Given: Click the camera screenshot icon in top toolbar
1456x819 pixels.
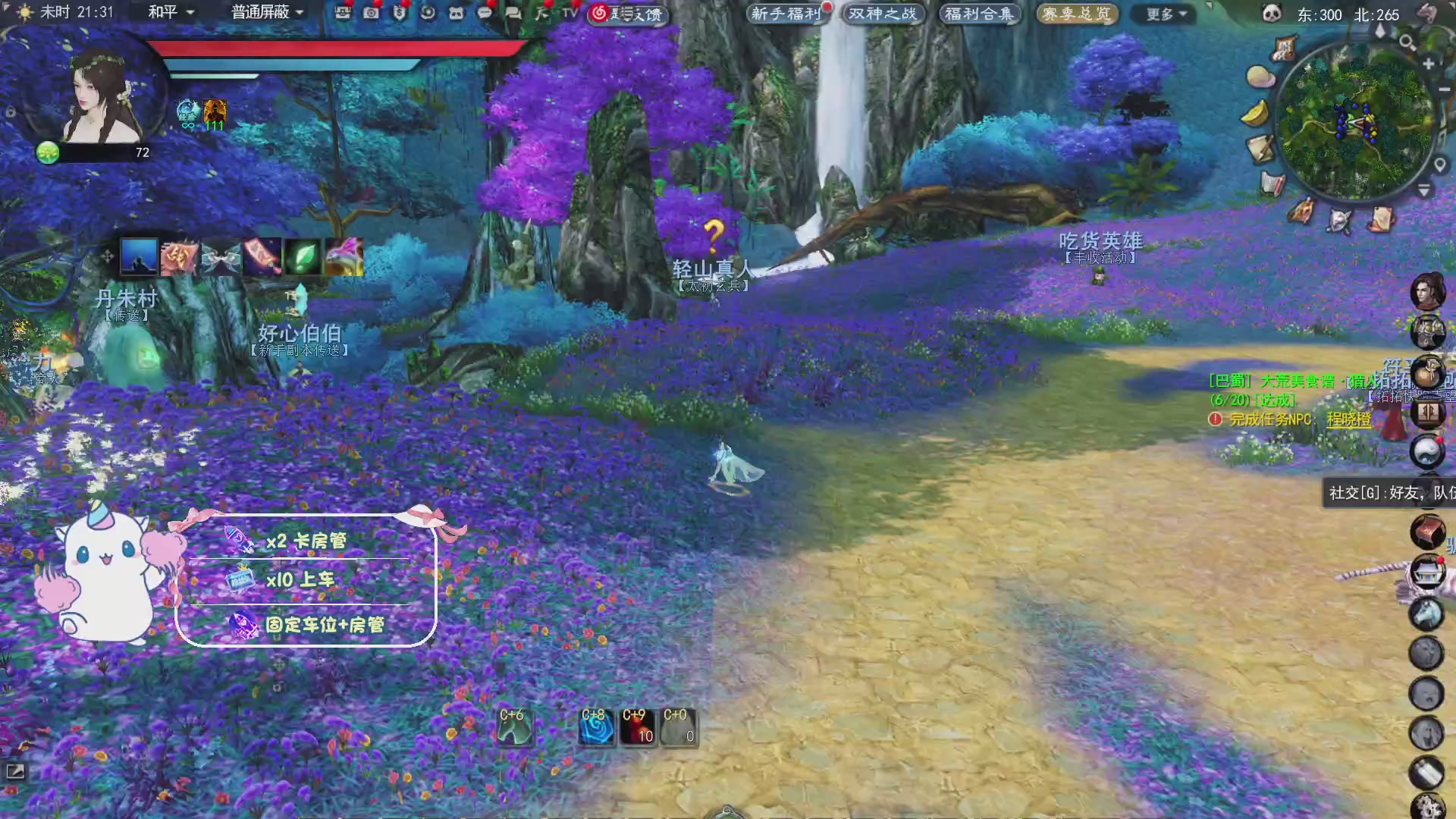Looking at the screenshot, I should pos(369,13).
